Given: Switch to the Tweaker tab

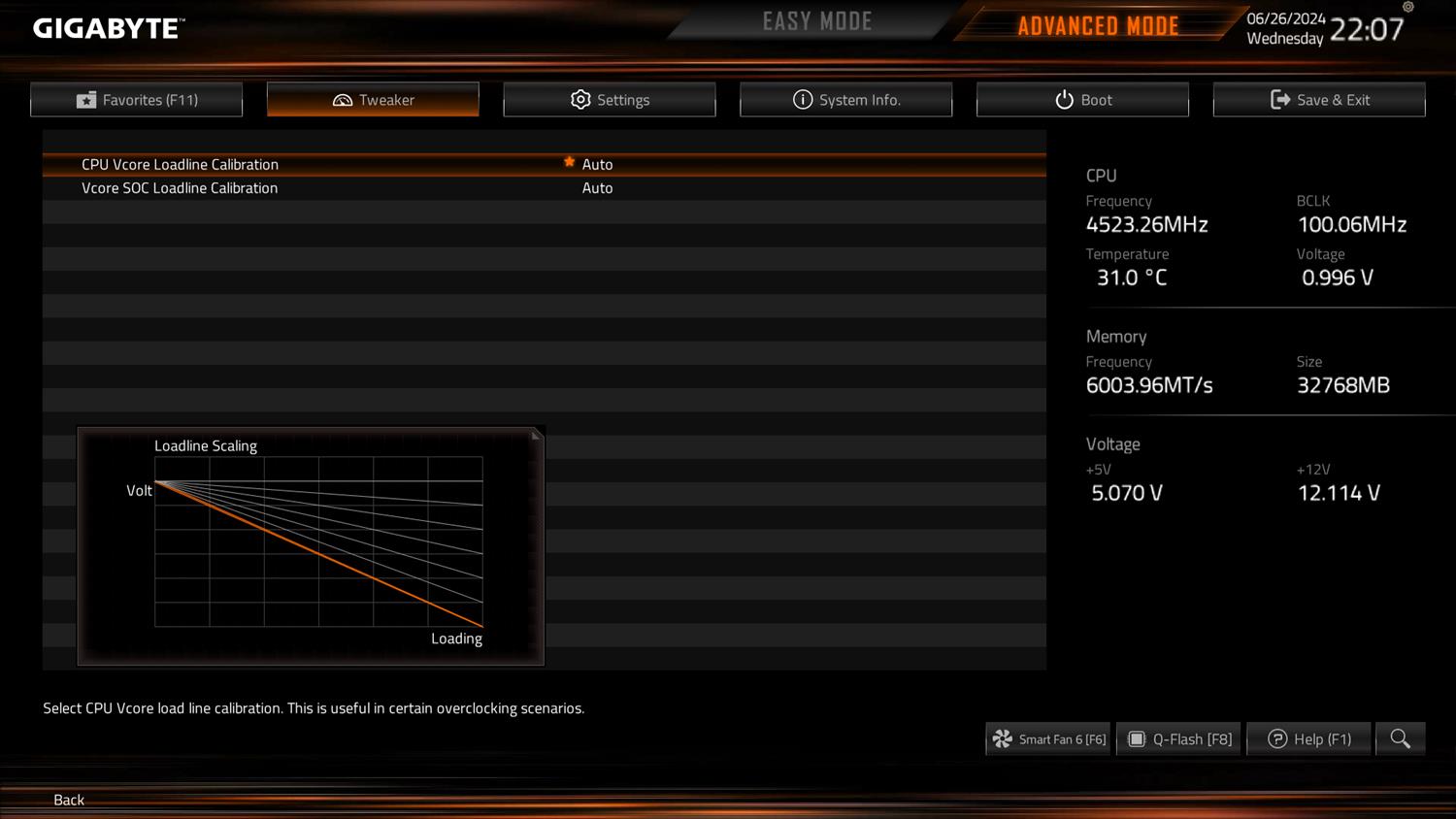Looking at the screenshot, I should [373, 100].
